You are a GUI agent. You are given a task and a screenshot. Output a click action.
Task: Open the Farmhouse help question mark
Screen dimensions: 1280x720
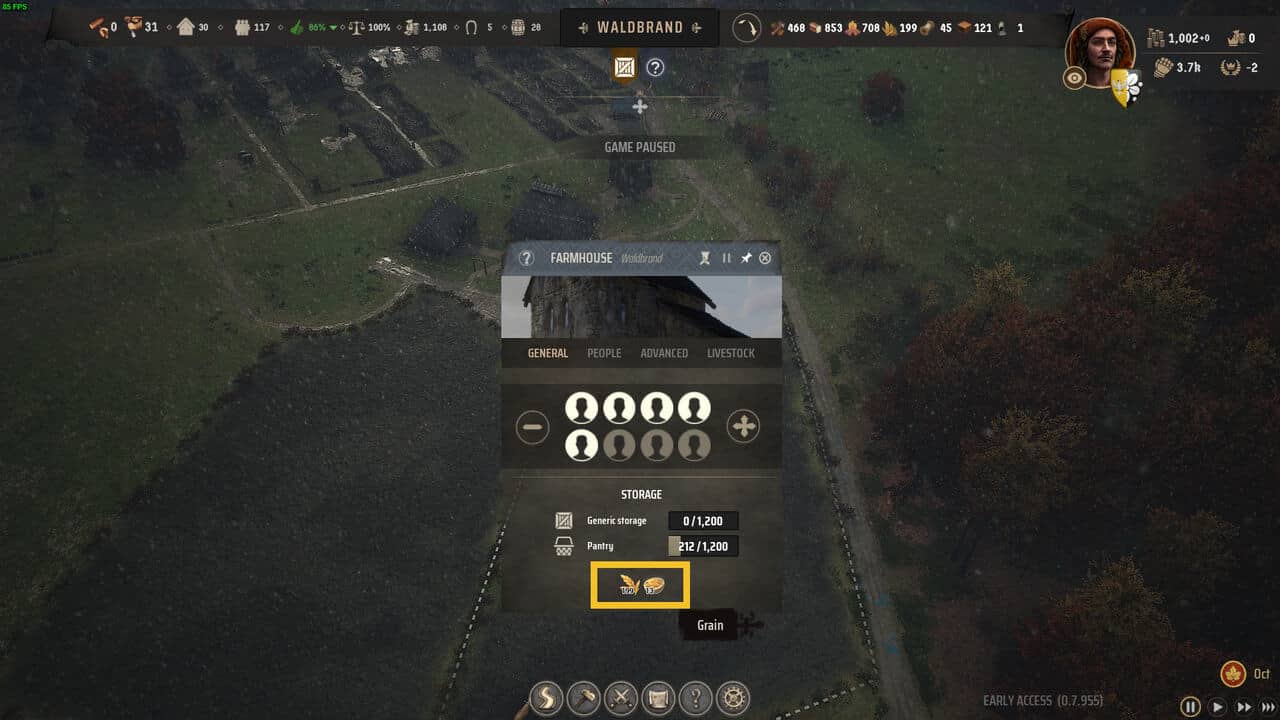click(x=527, y=258)
